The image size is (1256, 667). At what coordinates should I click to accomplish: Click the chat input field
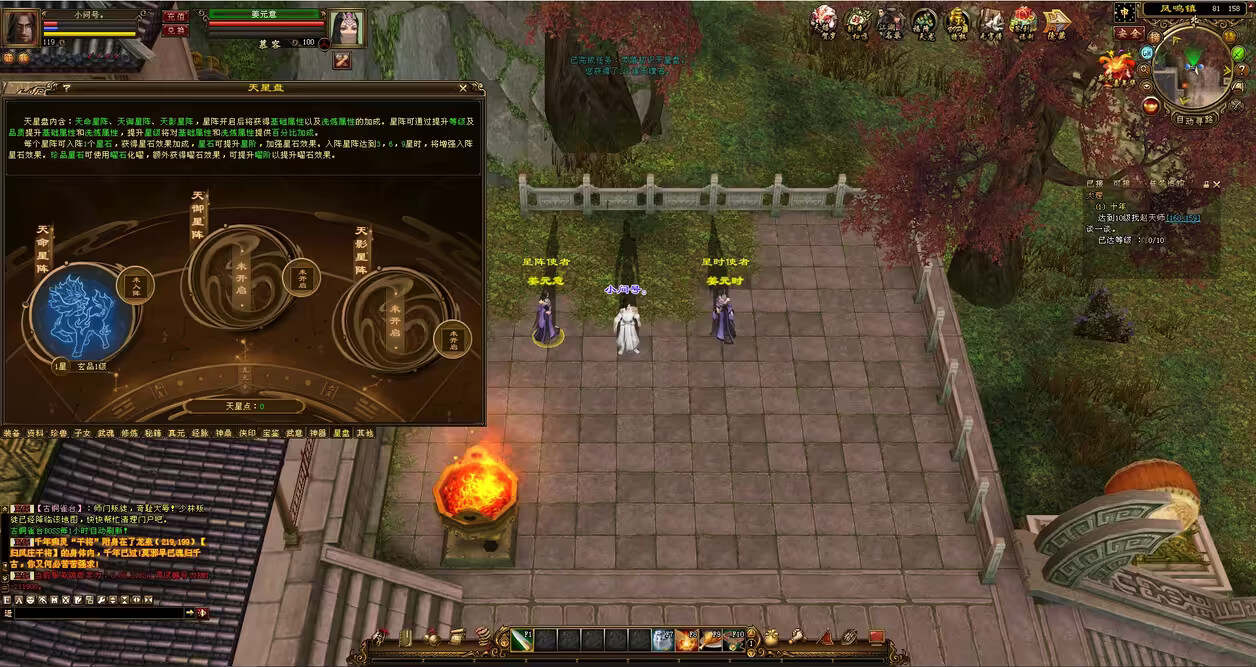pos(95,612)
